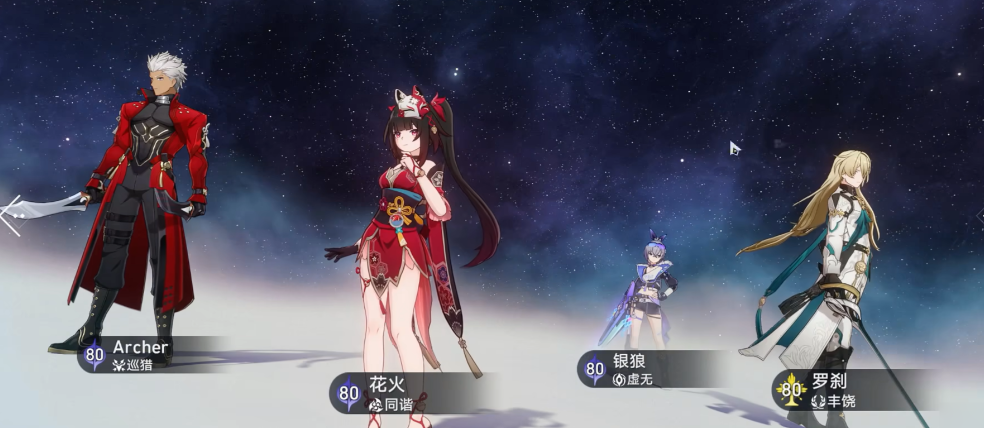Viewport: 984px width, 428px height.
Task: Select the Archer character nameplate
Action: click(140, 354)
